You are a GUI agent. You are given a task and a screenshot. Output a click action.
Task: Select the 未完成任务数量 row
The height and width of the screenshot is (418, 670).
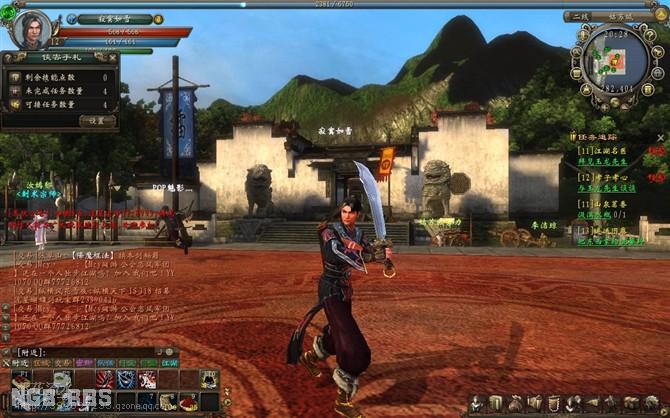[60, 90]
